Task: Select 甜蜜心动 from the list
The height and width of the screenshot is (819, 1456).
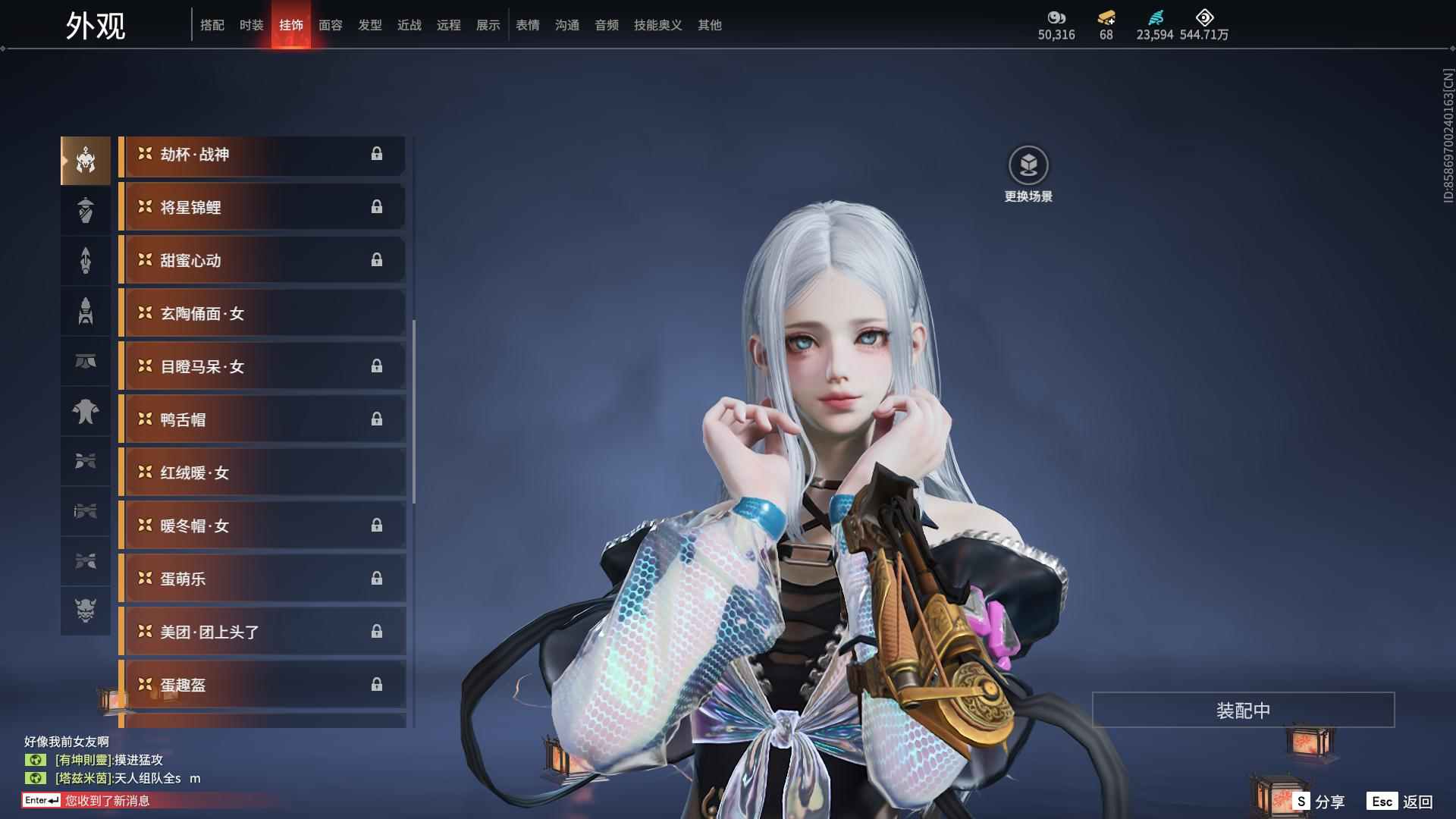Action: (262, 261)
